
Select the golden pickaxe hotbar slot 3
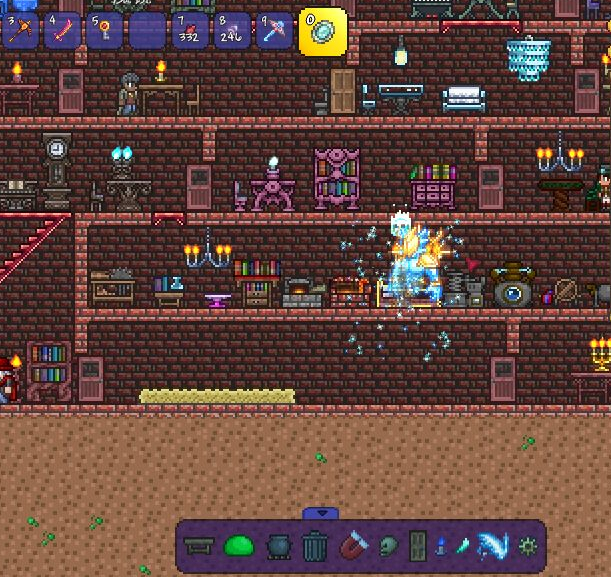click(x=20, y=31)
